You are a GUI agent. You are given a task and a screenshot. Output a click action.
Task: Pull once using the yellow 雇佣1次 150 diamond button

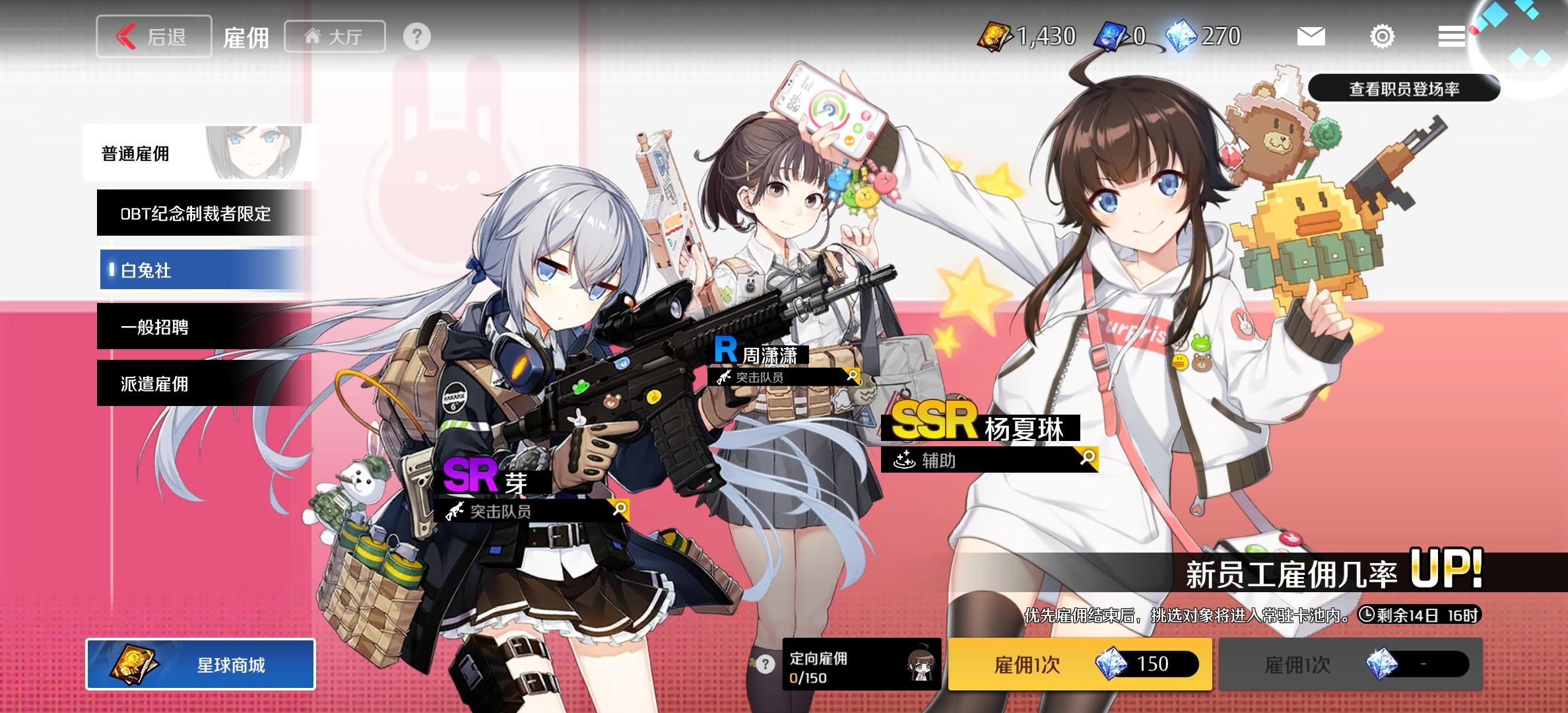pyautogui.click(x=1080, y=665)
